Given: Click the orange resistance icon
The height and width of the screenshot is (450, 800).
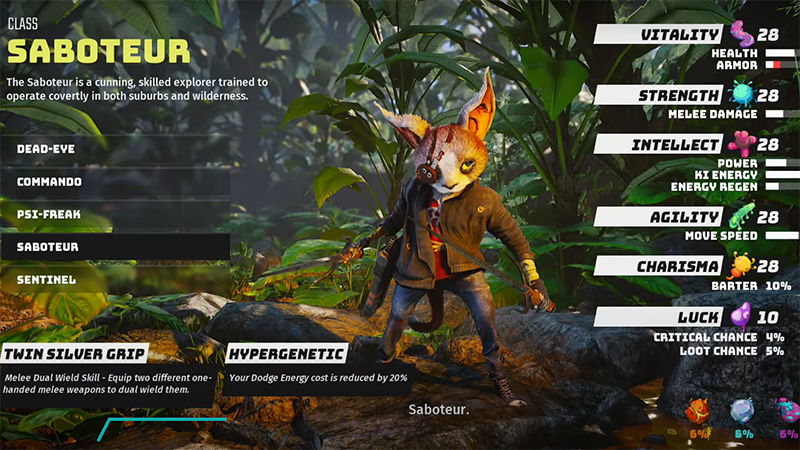Looking at the screenshot, I should pos(697,411).
